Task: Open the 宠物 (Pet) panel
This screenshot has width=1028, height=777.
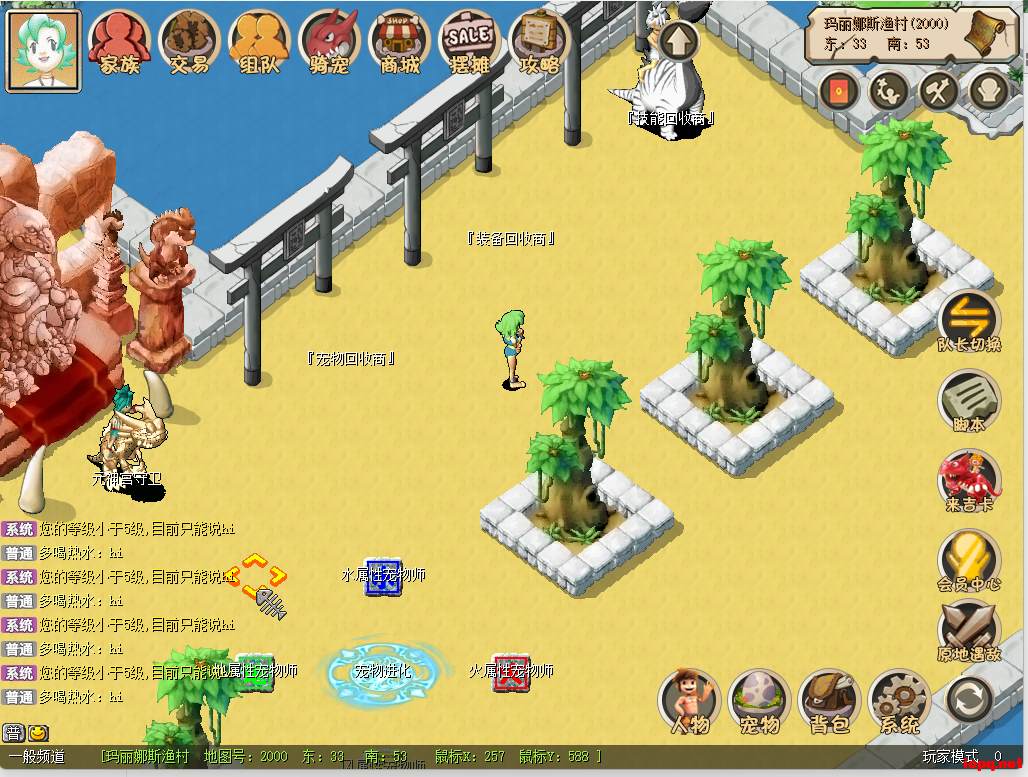Action: (x=759, y=700)
